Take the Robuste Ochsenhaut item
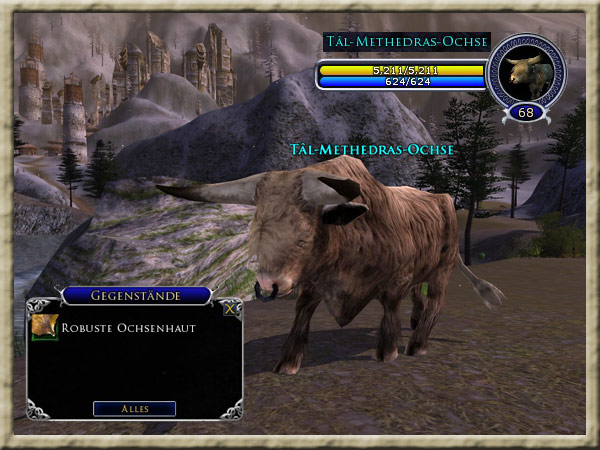This screenshot has width=600, height=450. [x=45, y=327]
